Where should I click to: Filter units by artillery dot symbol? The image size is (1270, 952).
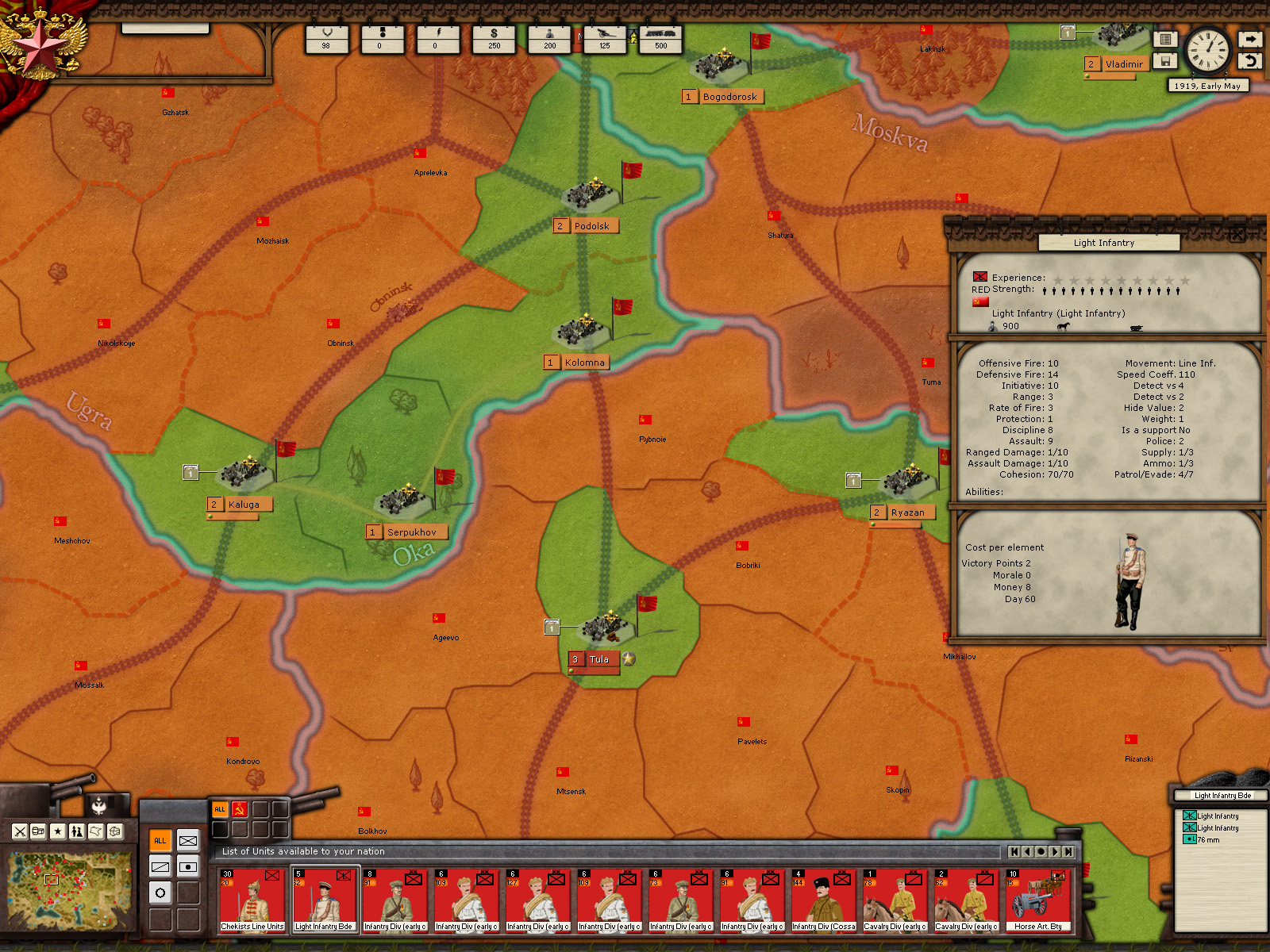[188, 867]
